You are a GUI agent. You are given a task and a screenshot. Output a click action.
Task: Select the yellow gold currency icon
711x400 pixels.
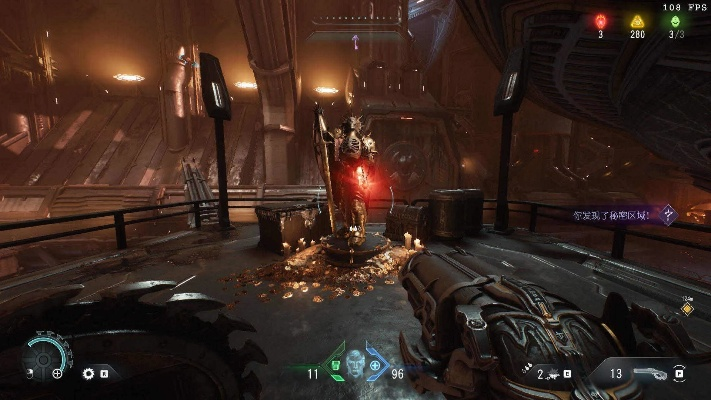pyautogui.click(x=637, y=21)
